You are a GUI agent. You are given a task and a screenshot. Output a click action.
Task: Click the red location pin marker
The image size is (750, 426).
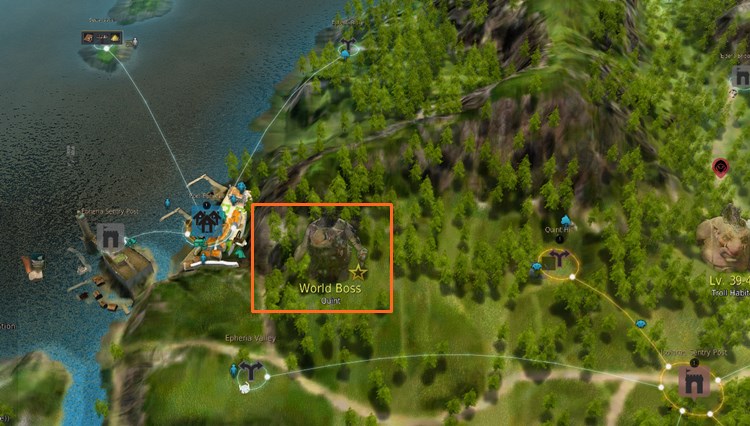[720, 168]
